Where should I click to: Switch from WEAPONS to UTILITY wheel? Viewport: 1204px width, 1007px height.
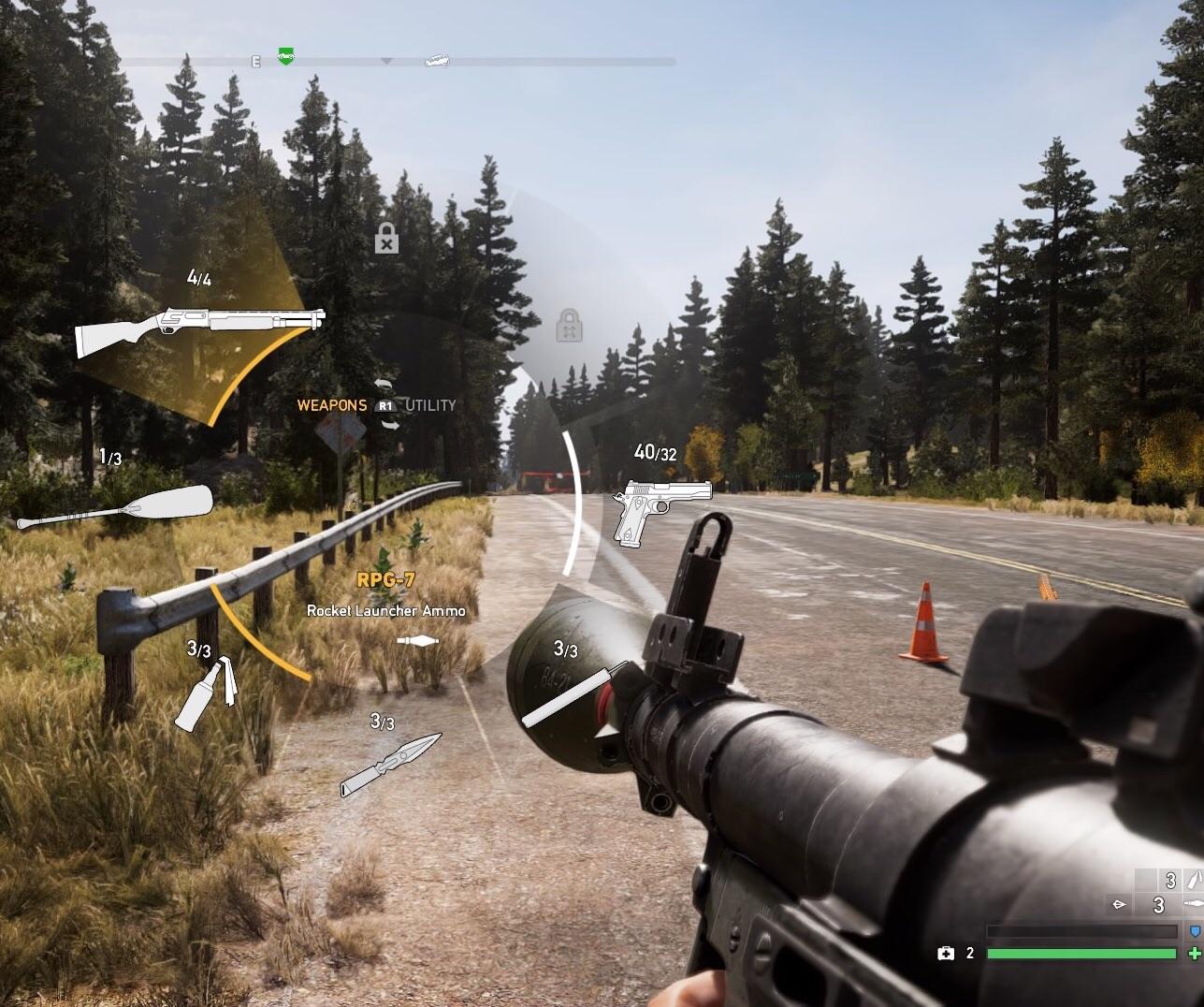pyautogui.click(x=429, y=405)
